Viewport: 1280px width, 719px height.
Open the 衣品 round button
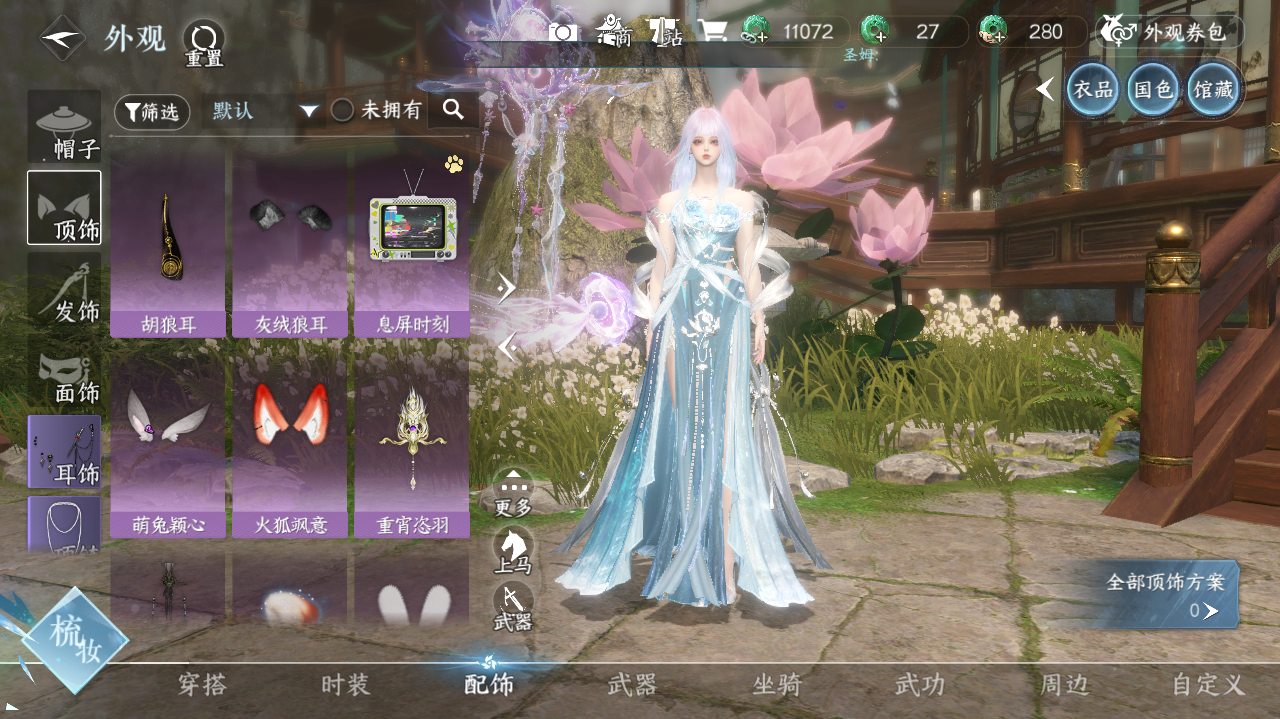pyautogui.click(x=1092, y=90)
